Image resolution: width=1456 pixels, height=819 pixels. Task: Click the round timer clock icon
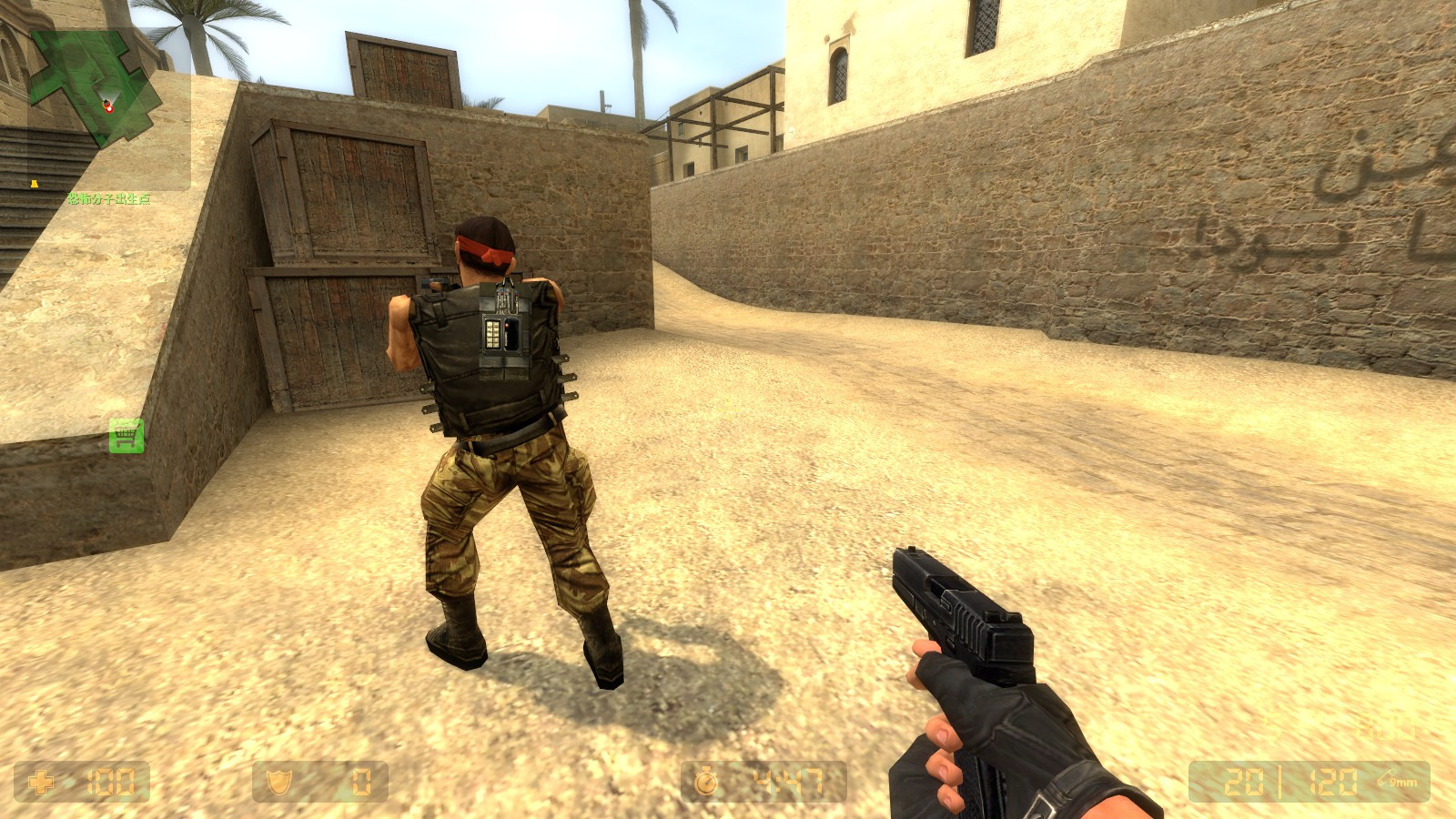pyautogui.click(x=708, y=781)
